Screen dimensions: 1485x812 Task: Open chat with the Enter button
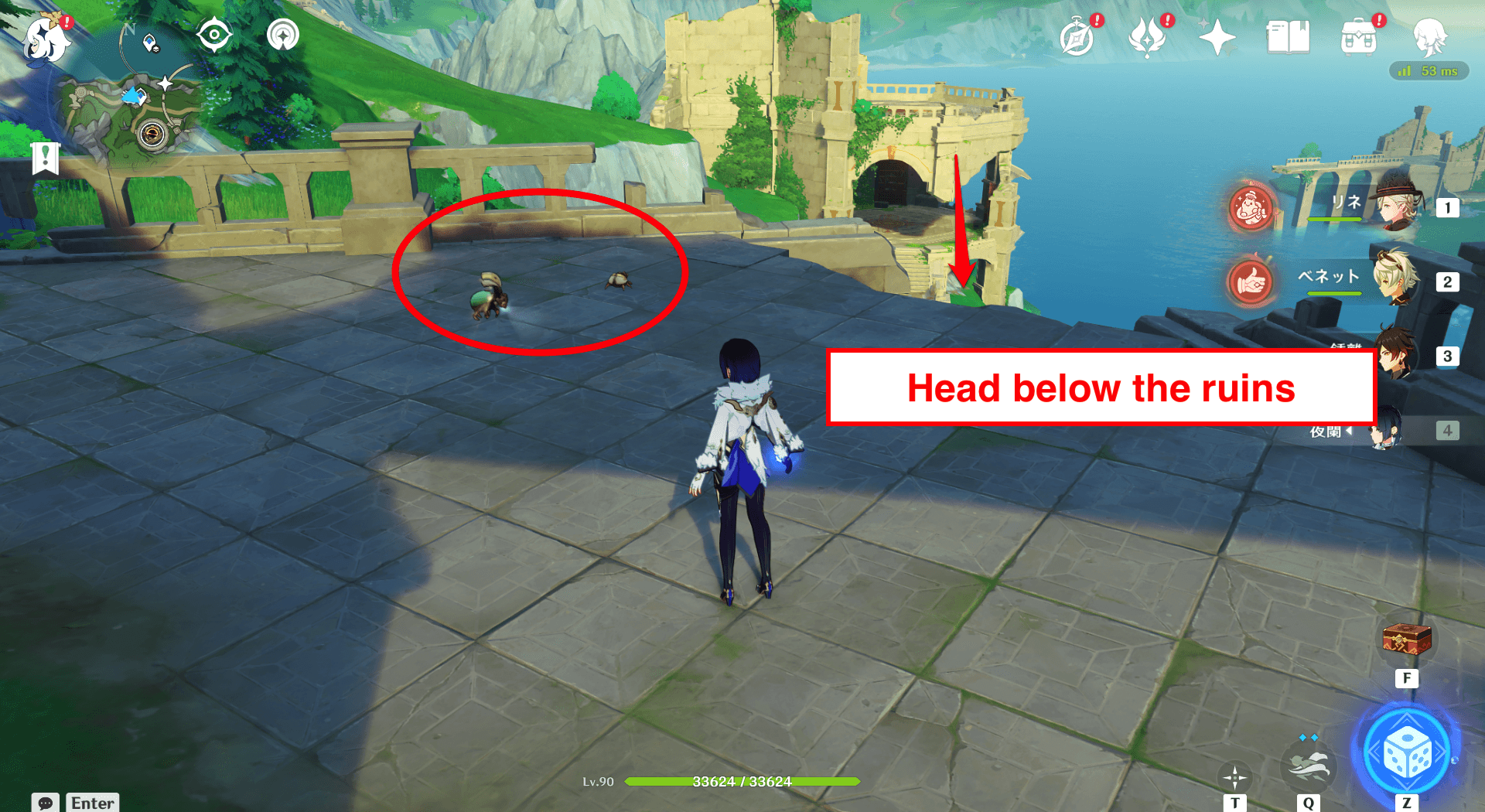coord(92,803)
